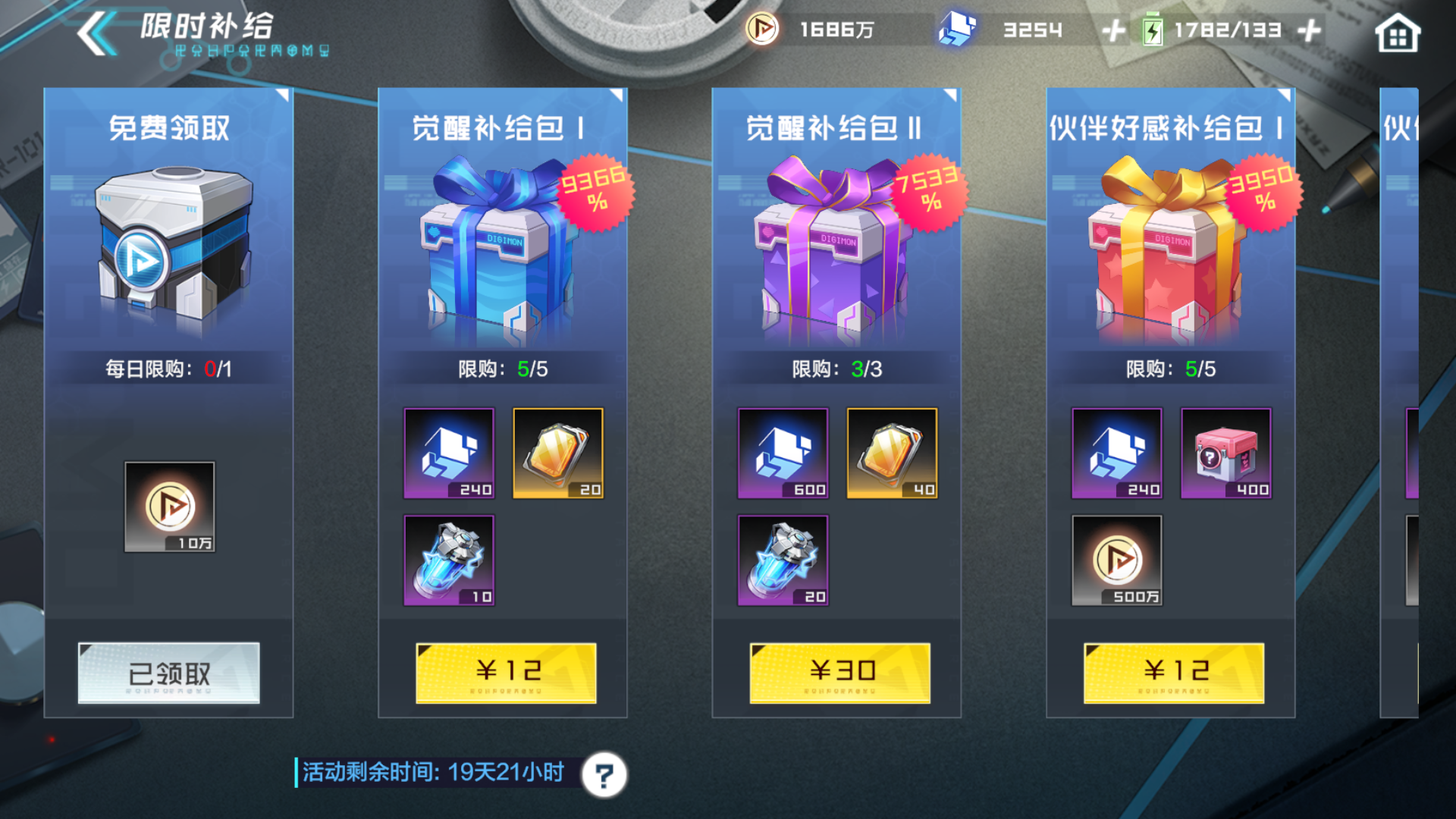The width and height of the screenshot is (1456, 819).
Task: View the 600 blue diamond reward
Action: point(783,453)
